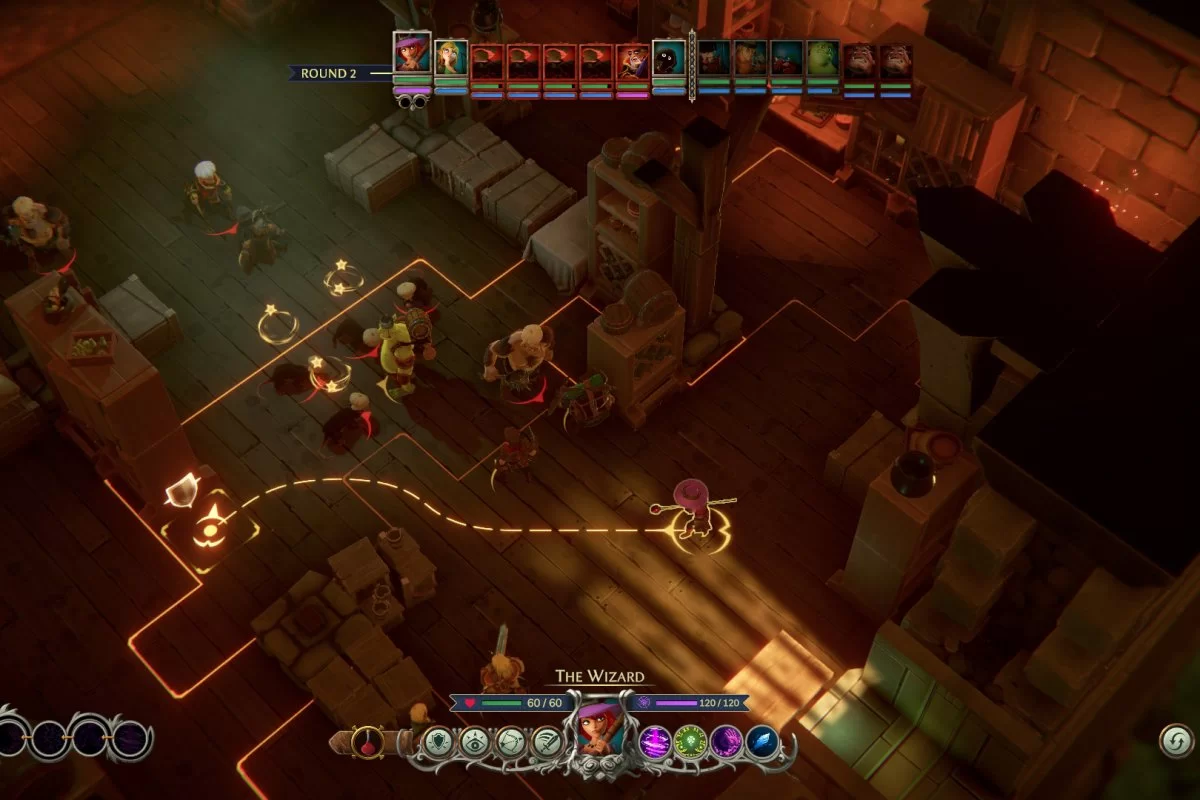Cast the blue ice shard spell
The width and height of the screenshot is (1200, 800).
point(762,742)
